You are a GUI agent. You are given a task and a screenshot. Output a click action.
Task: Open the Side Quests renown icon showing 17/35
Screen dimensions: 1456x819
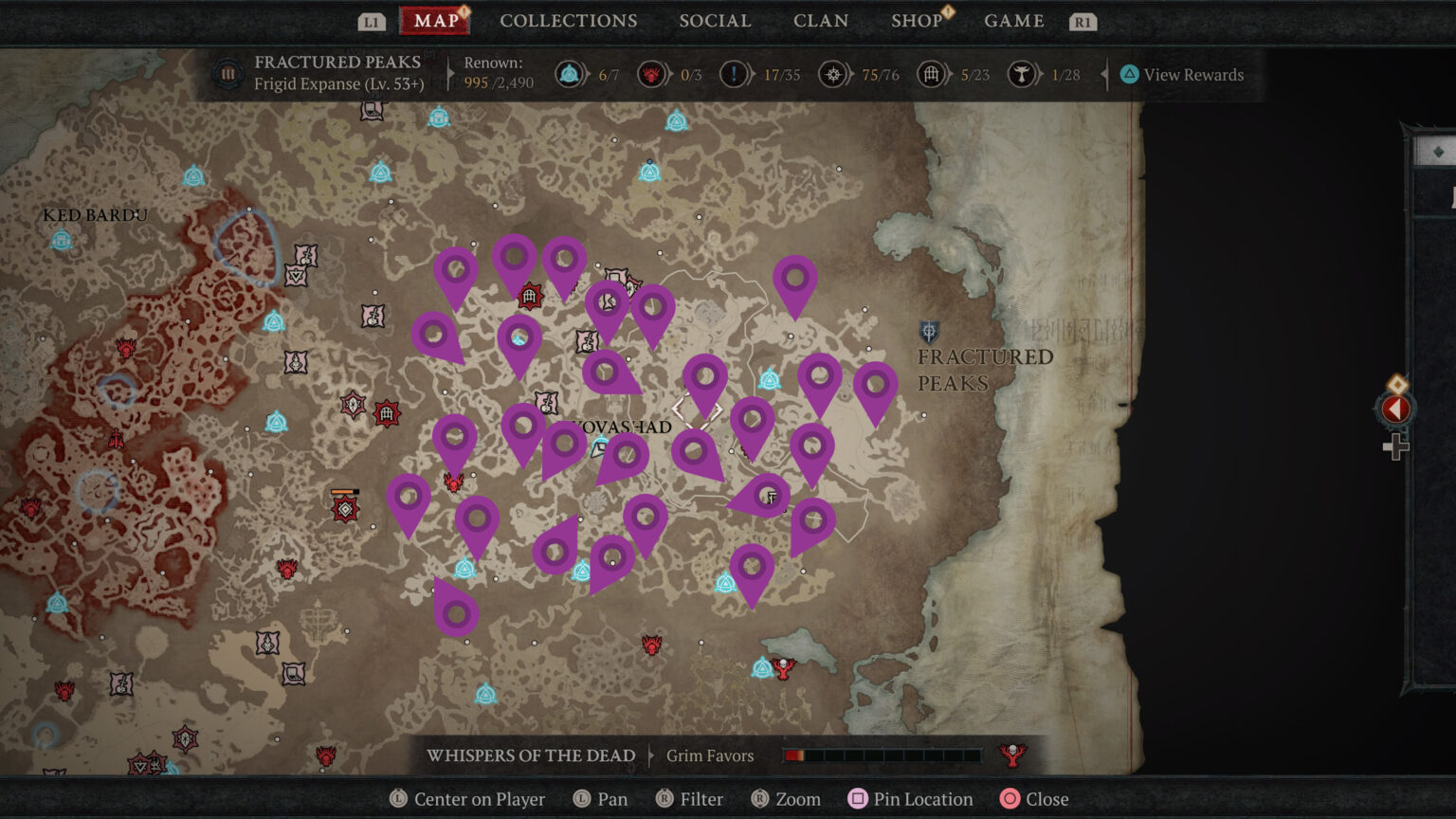735,74
